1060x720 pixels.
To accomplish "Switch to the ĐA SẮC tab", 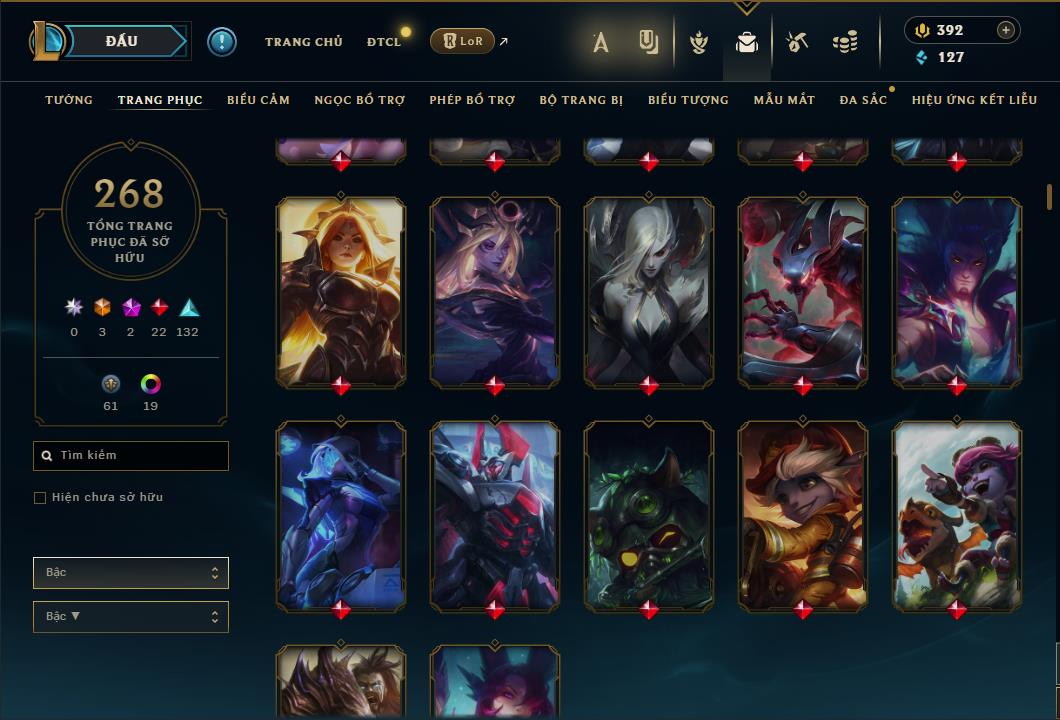I will point(863,100).
